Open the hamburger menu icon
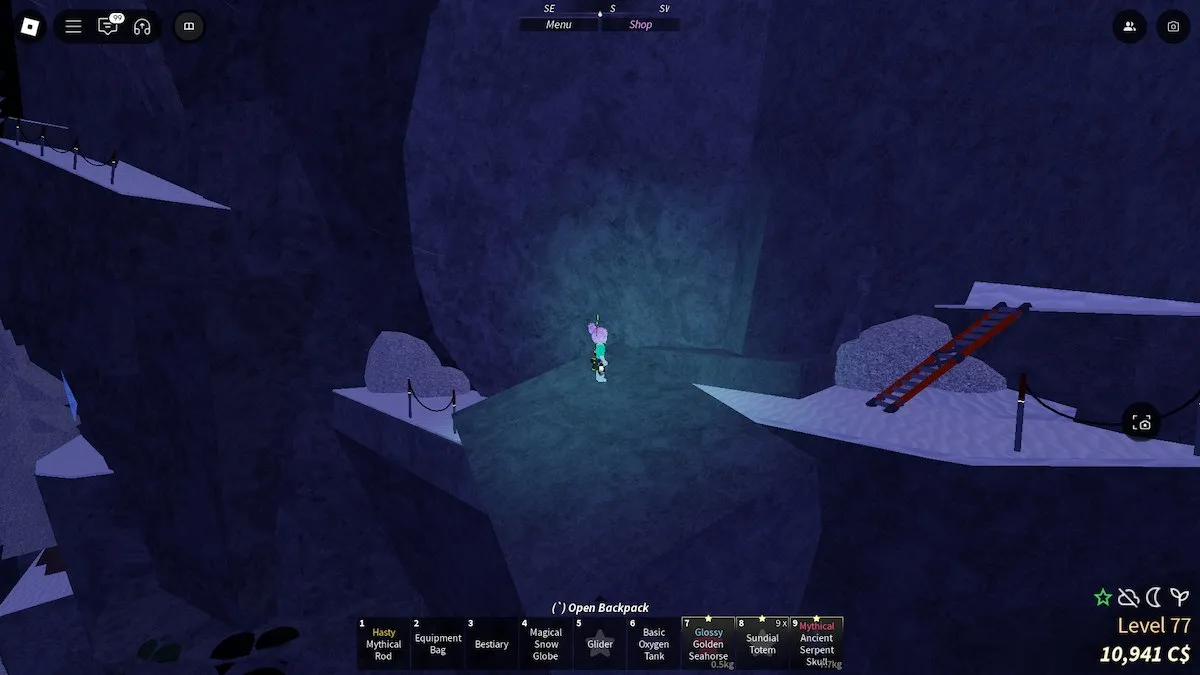Viewport: 1200px width, 675px height. (73, 27)
